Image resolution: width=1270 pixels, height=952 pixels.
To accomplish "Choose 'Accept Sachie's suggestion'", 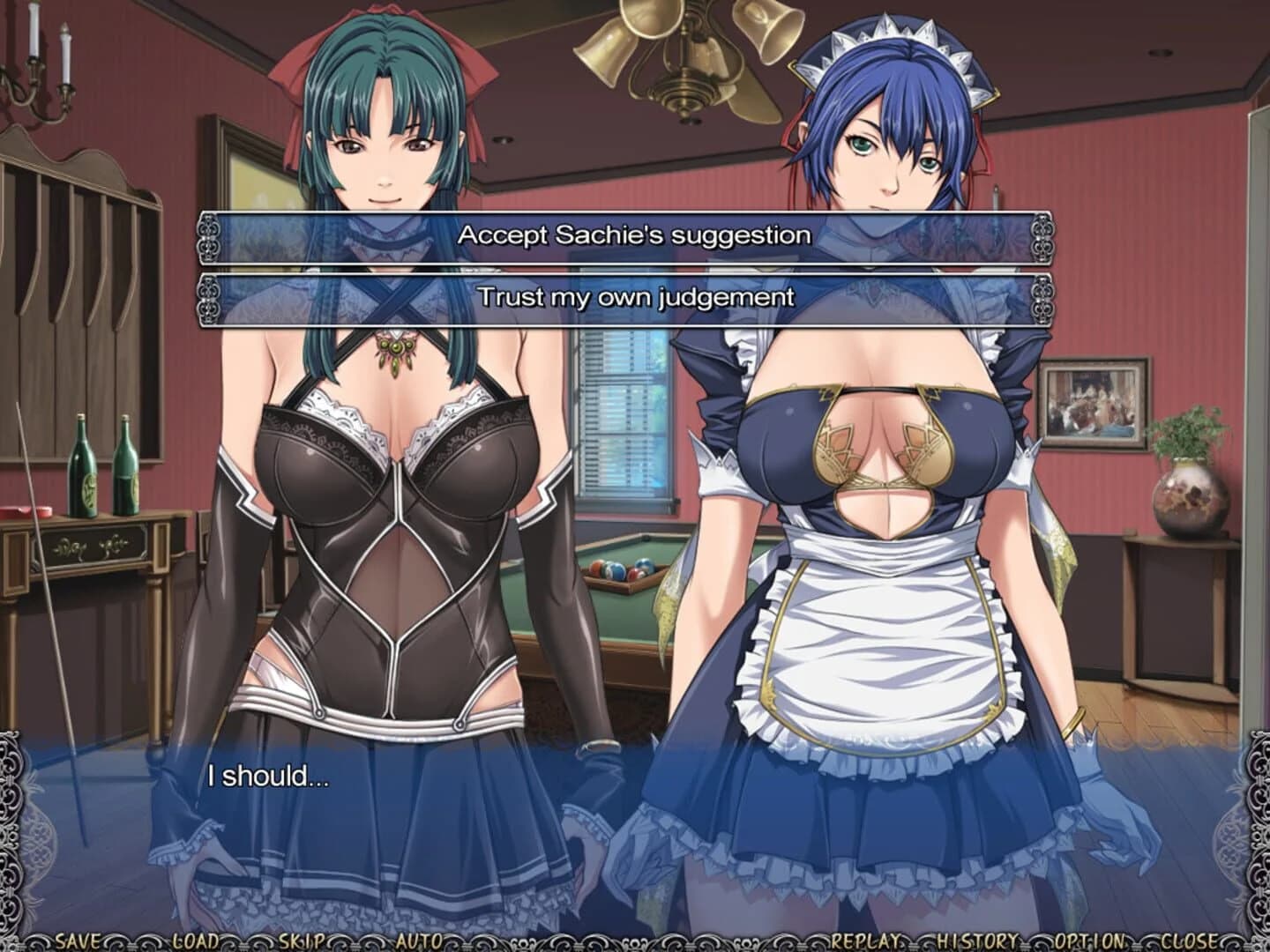I will [x=632, y=234].
